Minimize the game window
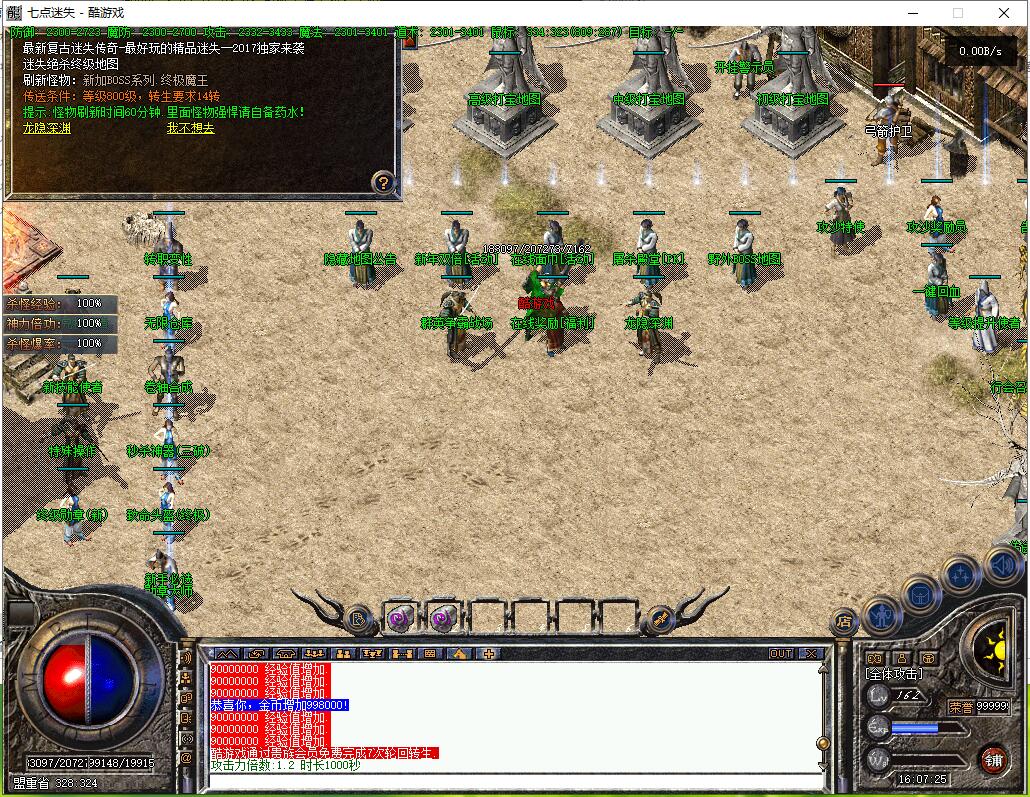Viewport: 1030px width, 797px height. 912,13
